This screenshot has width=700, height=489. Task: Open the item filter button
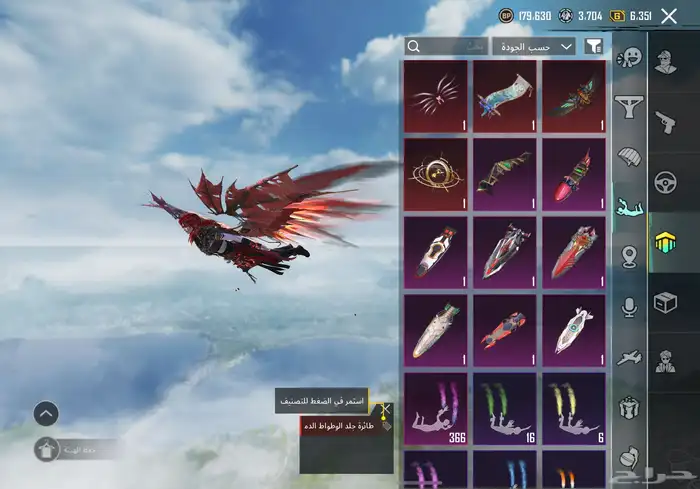tap(593, 46)
